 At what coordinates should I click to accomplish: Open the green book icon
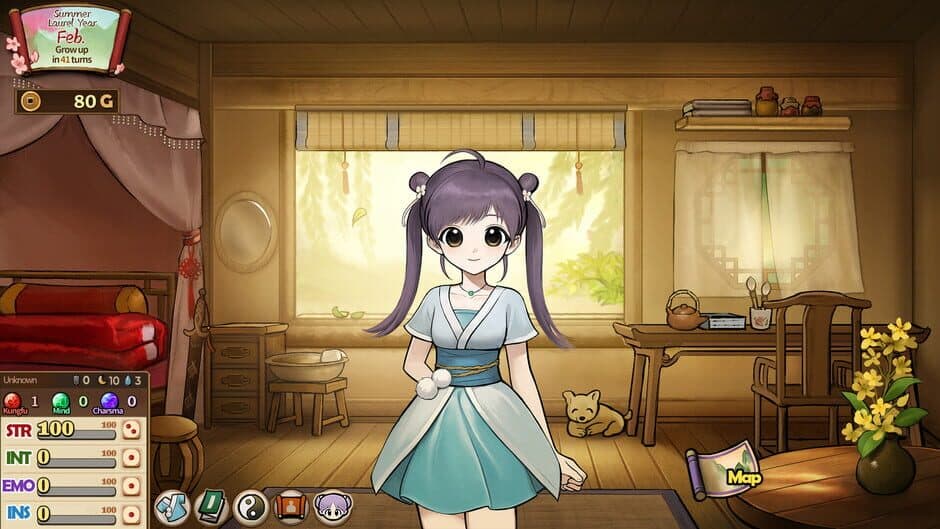point(210,507)
